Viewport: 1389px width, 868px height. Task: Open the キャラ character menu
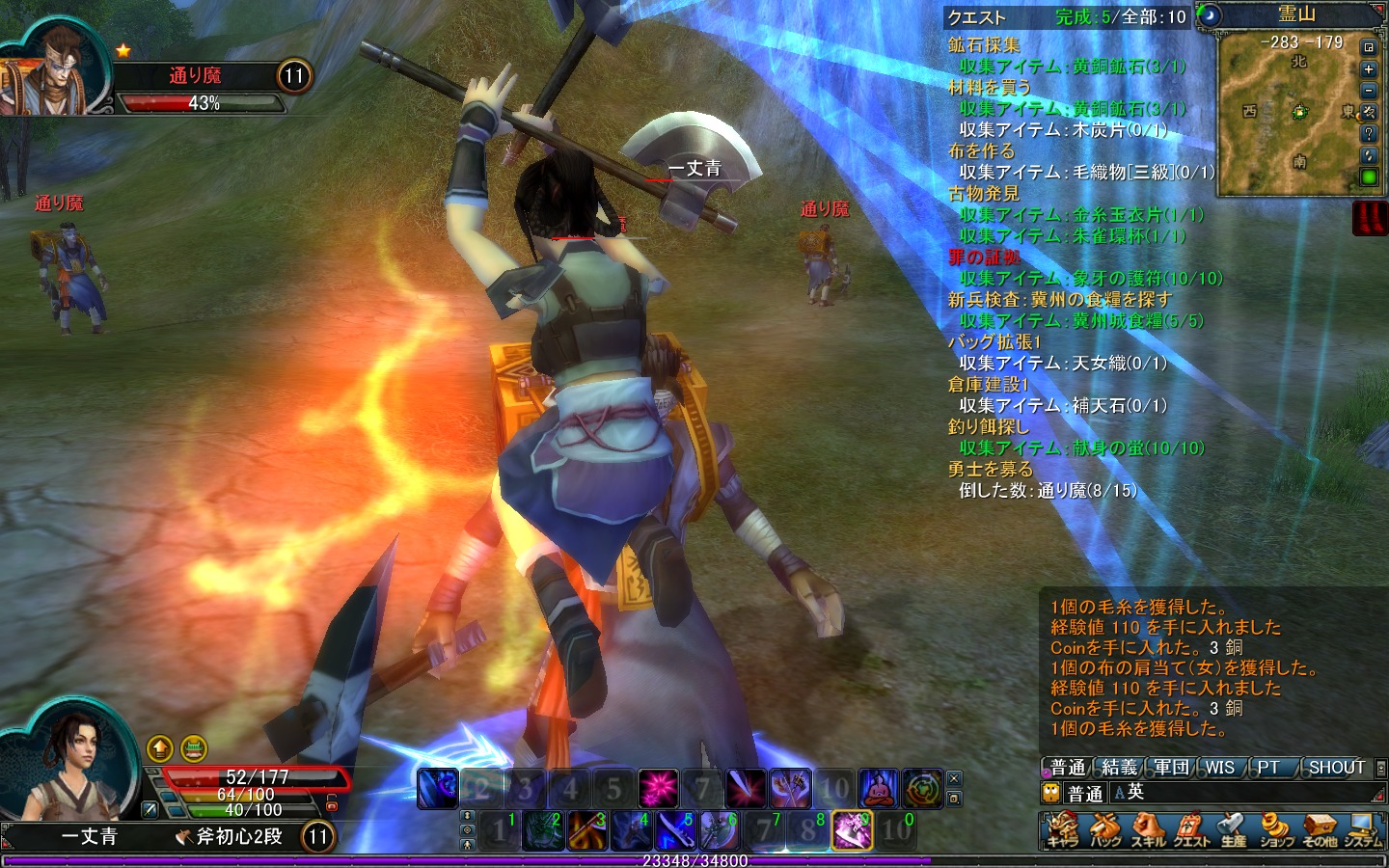coord(1063,829)
